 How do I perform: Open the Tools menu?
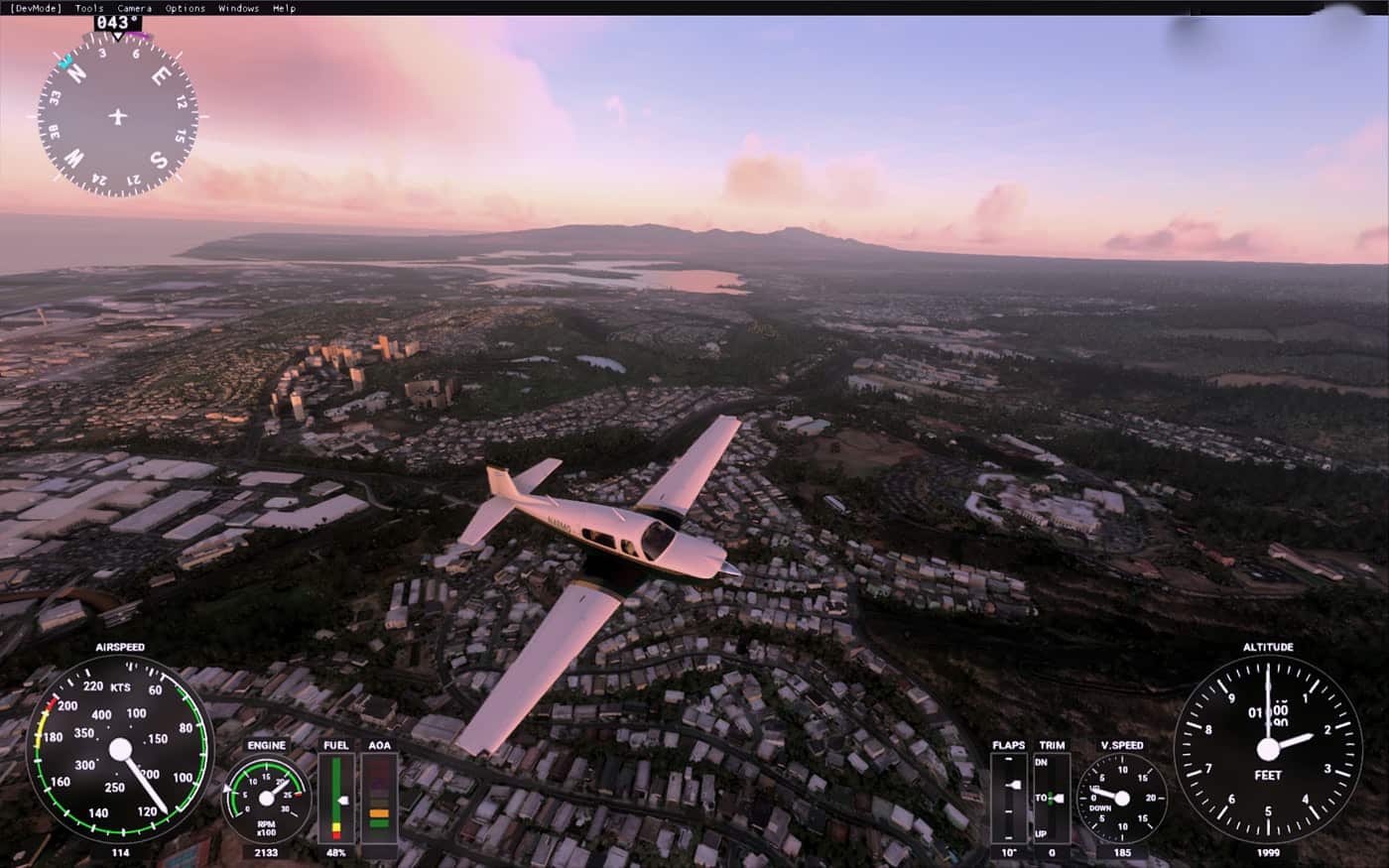pos(89,8)
